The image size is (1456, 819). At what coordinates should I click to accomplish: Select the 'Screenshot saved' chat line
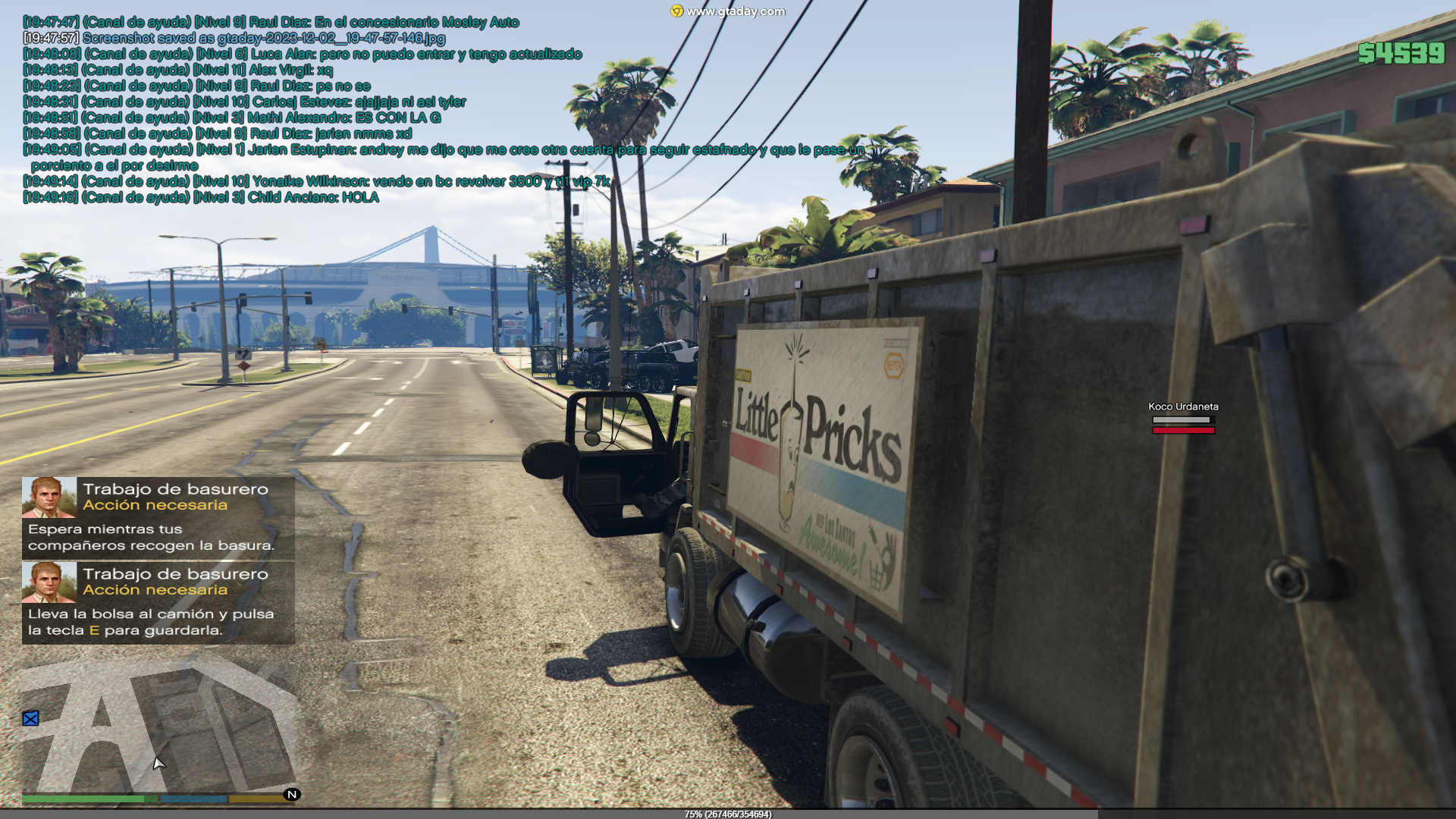[234, 38]
